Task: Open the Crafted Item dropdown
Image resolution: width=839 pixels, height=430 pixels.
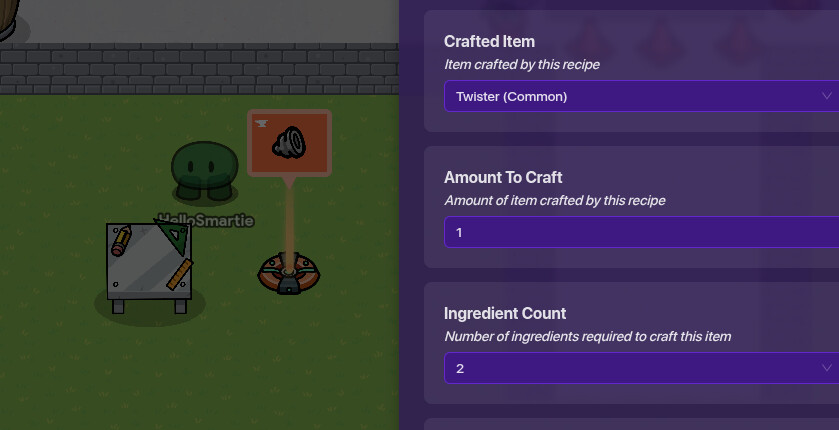Action: (x=640, y=96)
